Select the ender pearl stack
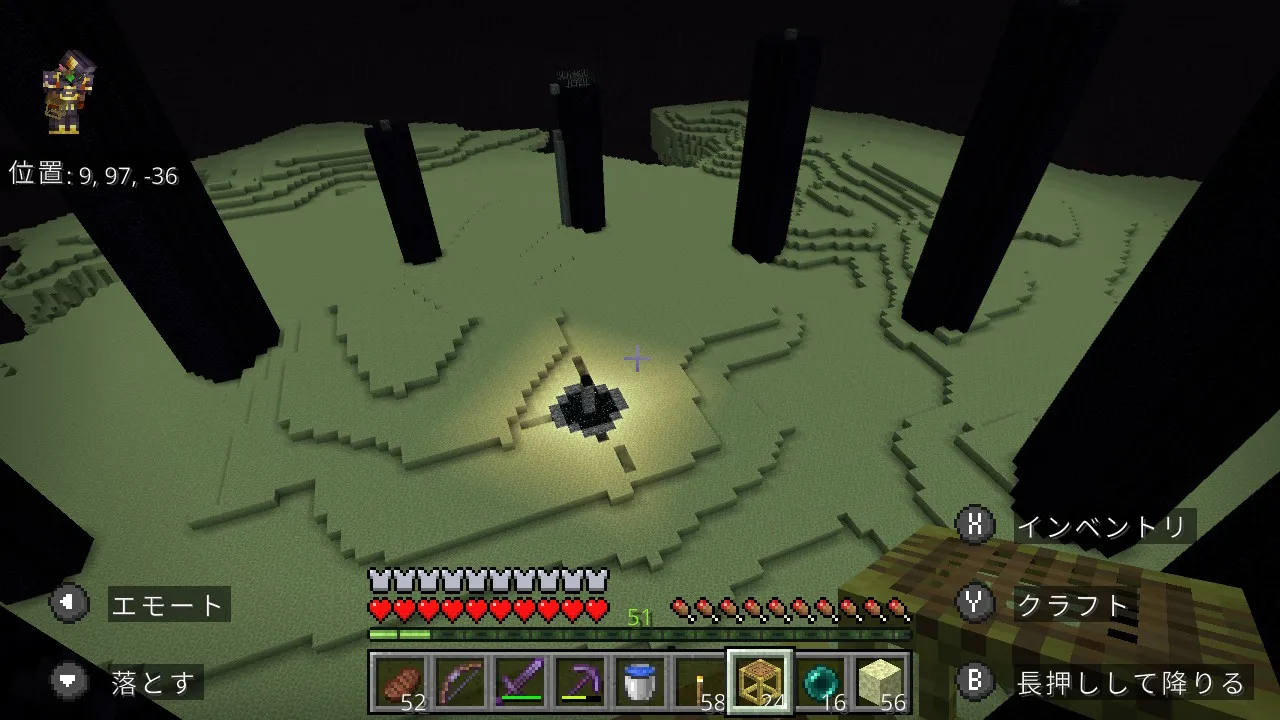Screen dimensions: 1280x720 click(x=820, y=683)
